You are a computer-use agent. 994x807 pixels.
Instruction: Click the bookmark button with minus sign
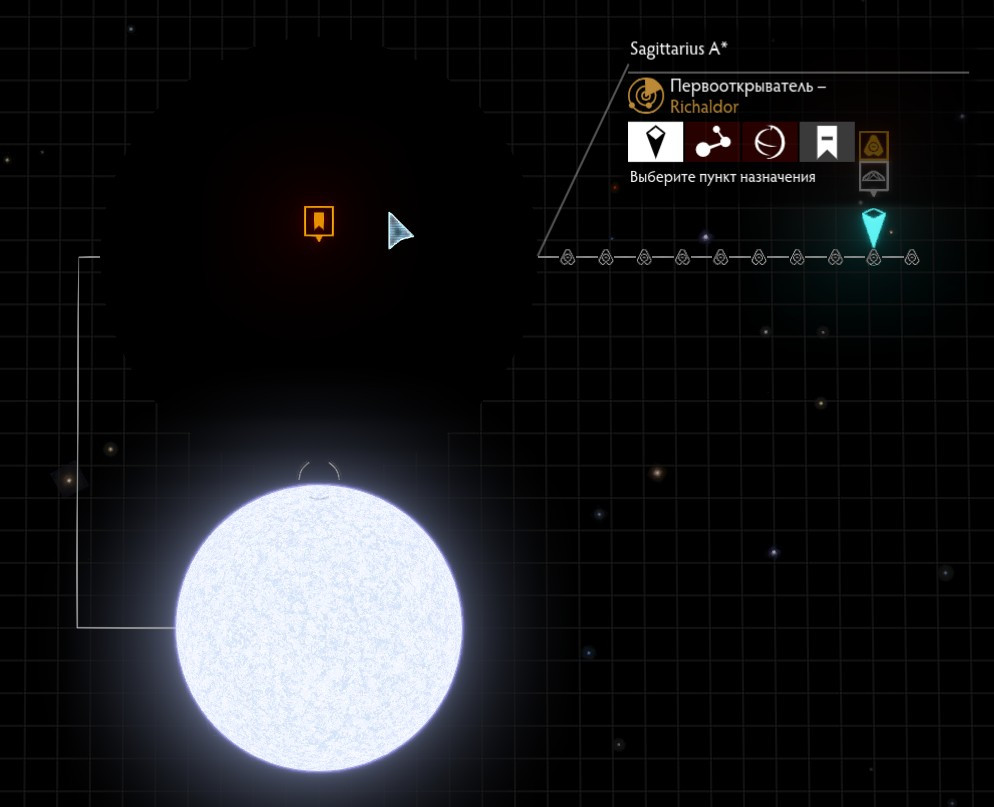pyautogui.click(x=827, y=142)
